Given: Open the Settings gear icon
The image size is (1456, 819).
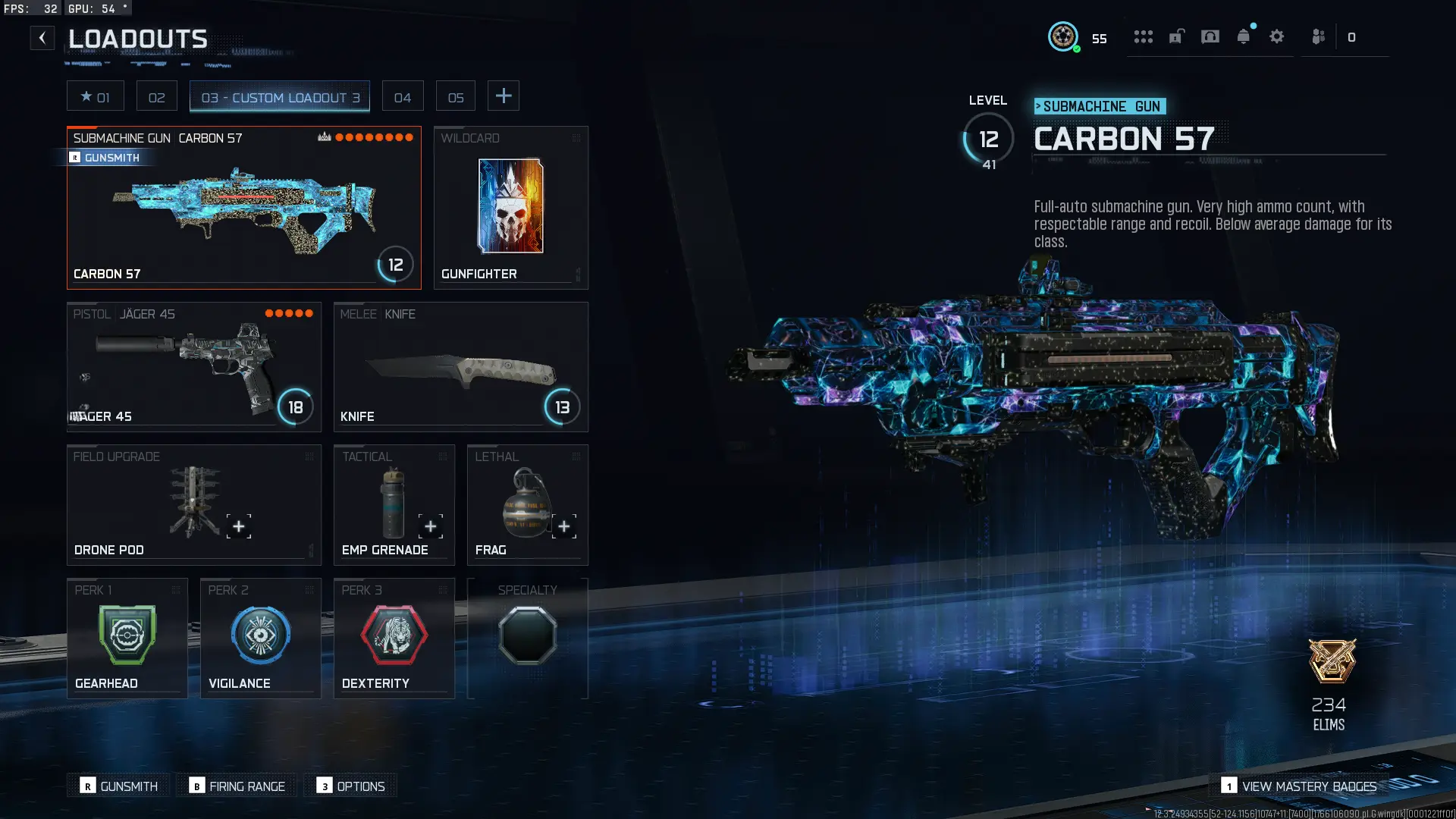Looking at the screenshot, I should pyautogui.click(x=1277, y=36).
